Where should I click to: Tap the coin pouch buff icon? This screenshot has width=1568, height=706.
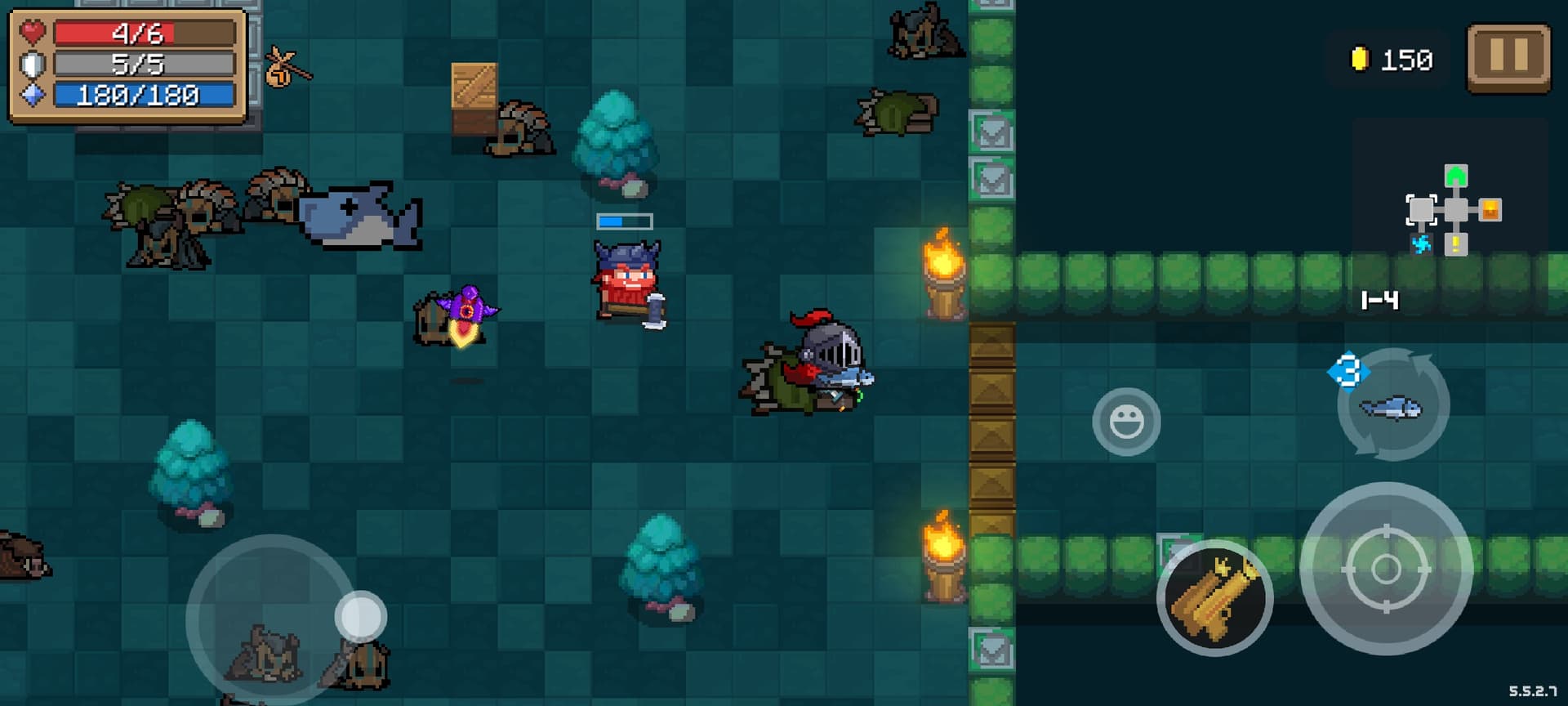(x=284, y=69)
